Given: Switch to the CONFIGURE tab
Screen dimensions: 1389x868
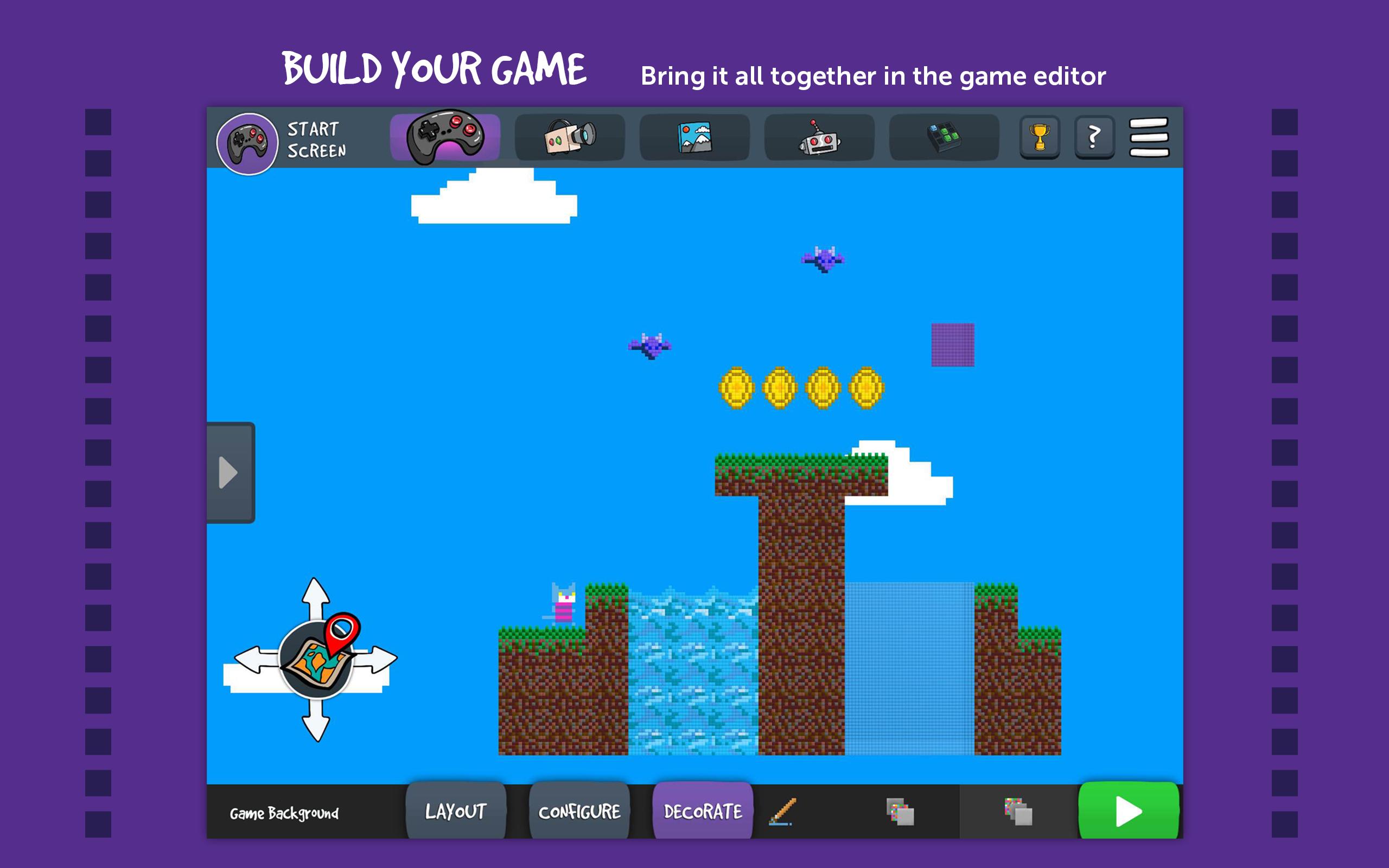Looking at the screenshot, I should click(x=579, y=811).
